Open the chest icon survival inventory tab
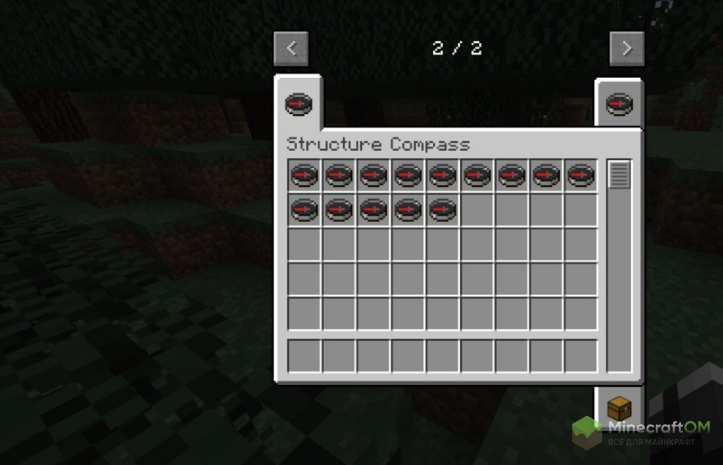 click(x=619, y=408)
